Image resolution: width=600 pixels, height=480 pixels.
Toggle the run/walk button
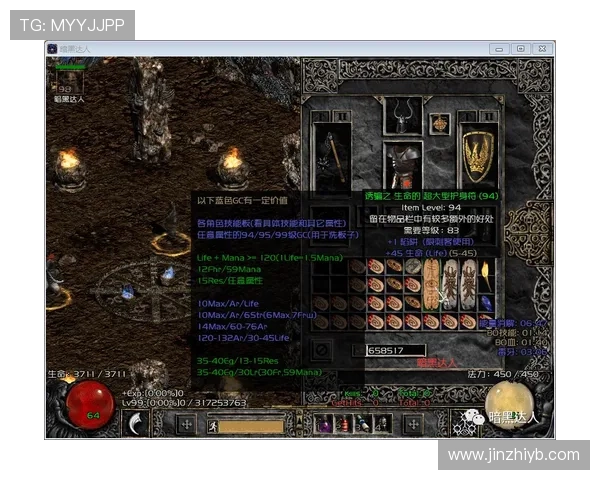(213, 425)
